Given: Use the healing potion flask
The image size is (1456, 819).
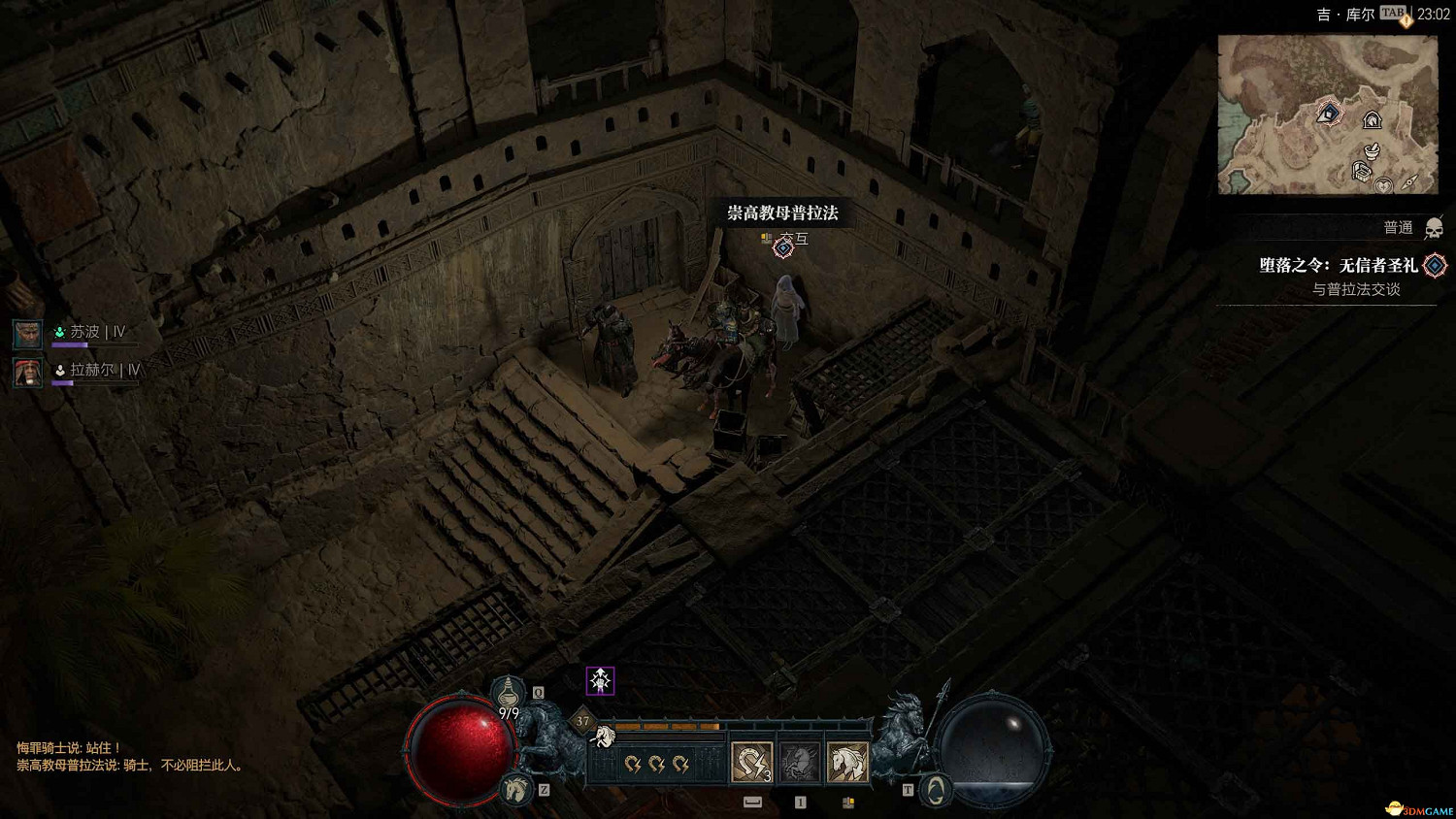Looking at the screenshot, I should [508, 693].
